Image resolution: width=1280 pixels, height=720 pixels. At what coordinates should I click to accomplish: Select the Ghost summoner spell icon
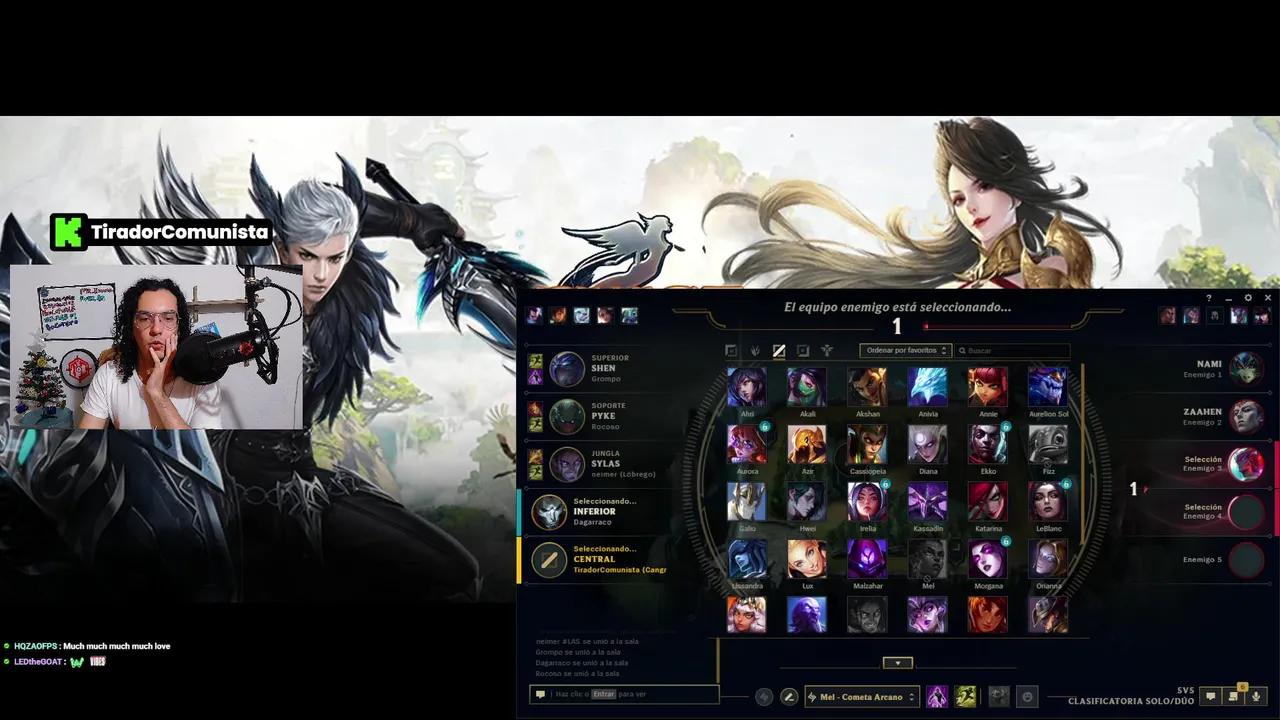(966, 696)
